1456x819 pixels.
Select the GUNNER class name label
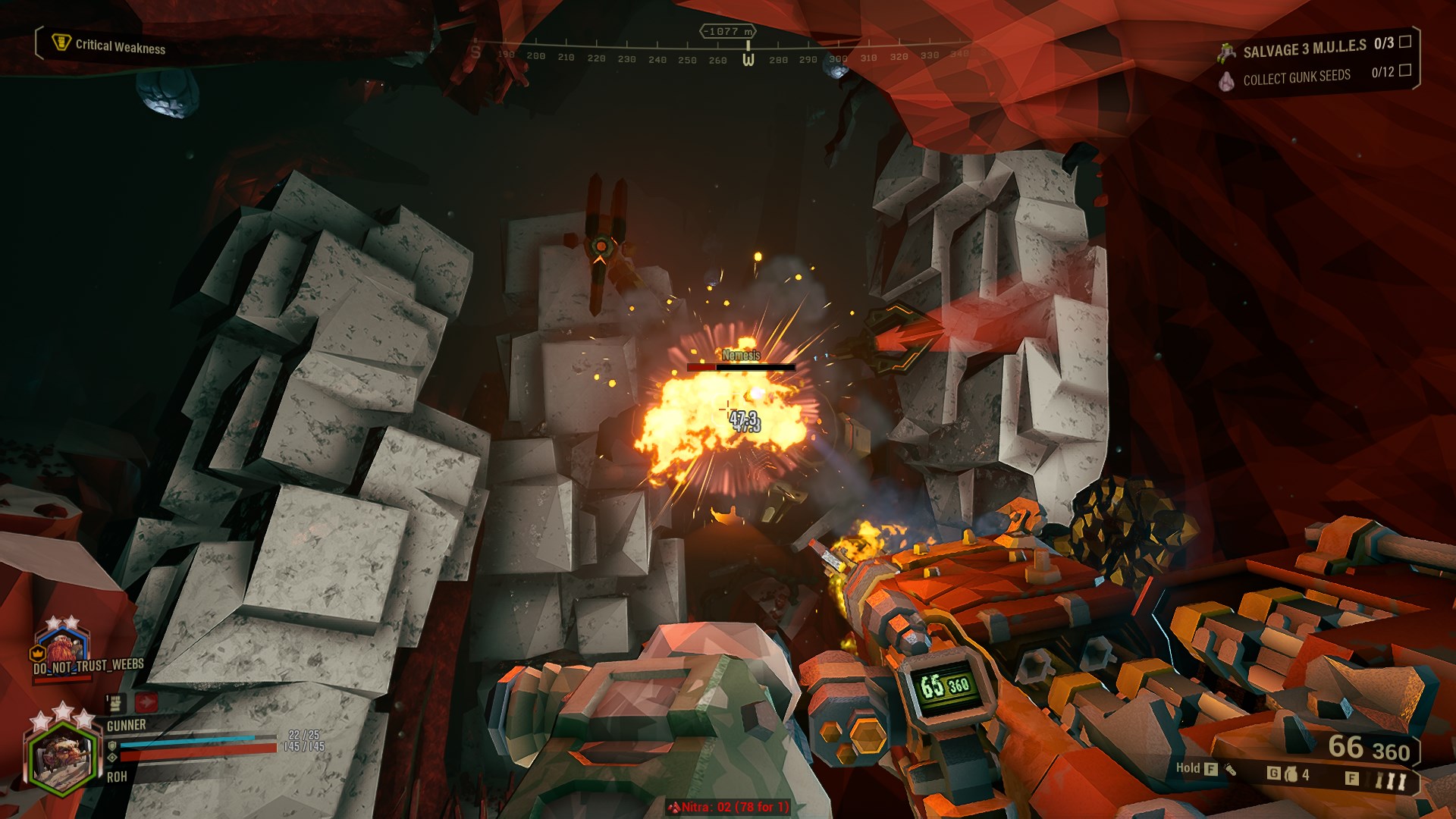click(127, 726)
